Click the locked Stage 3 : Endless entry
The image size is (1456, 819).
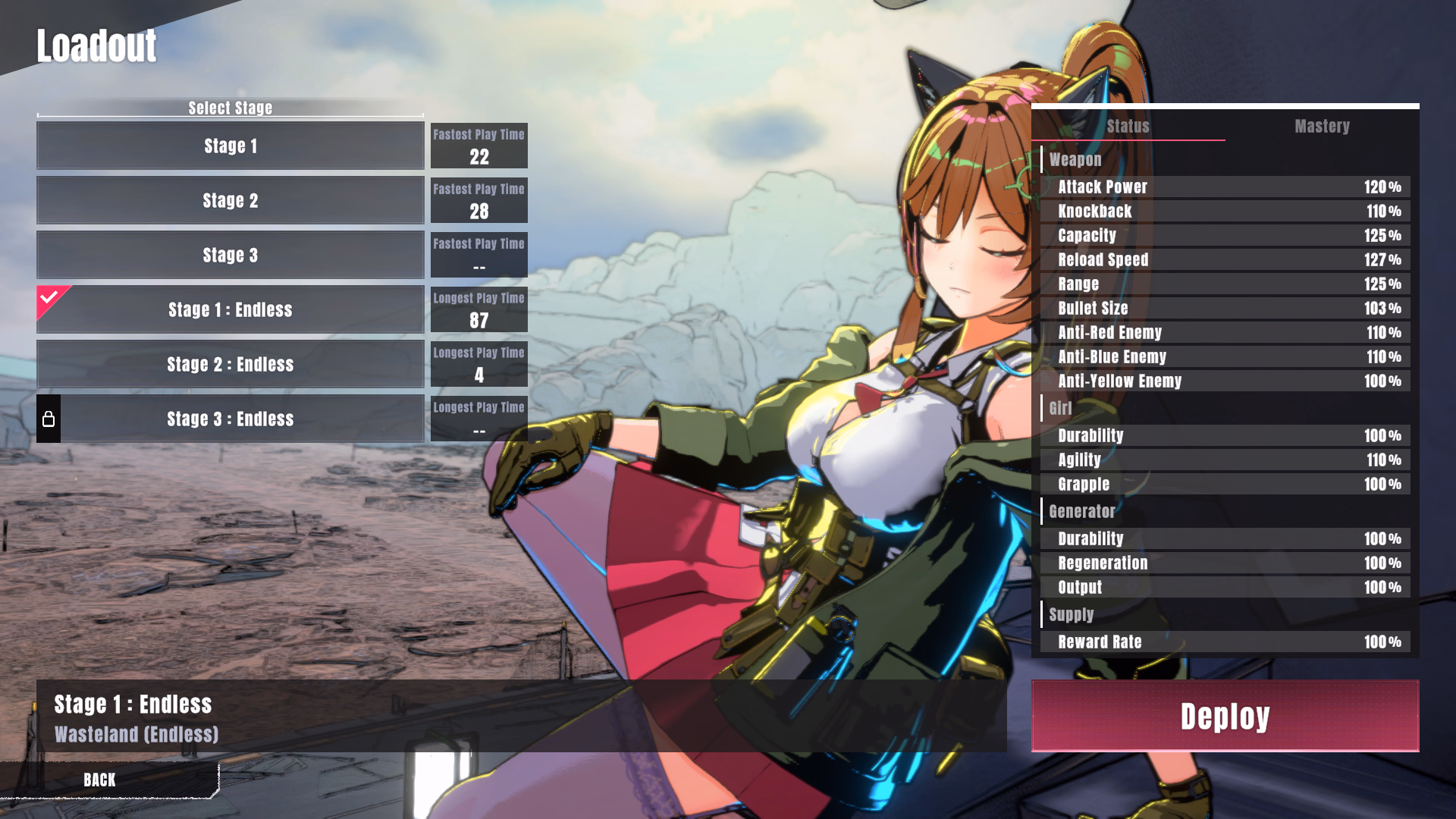click(x=231, y=419)
